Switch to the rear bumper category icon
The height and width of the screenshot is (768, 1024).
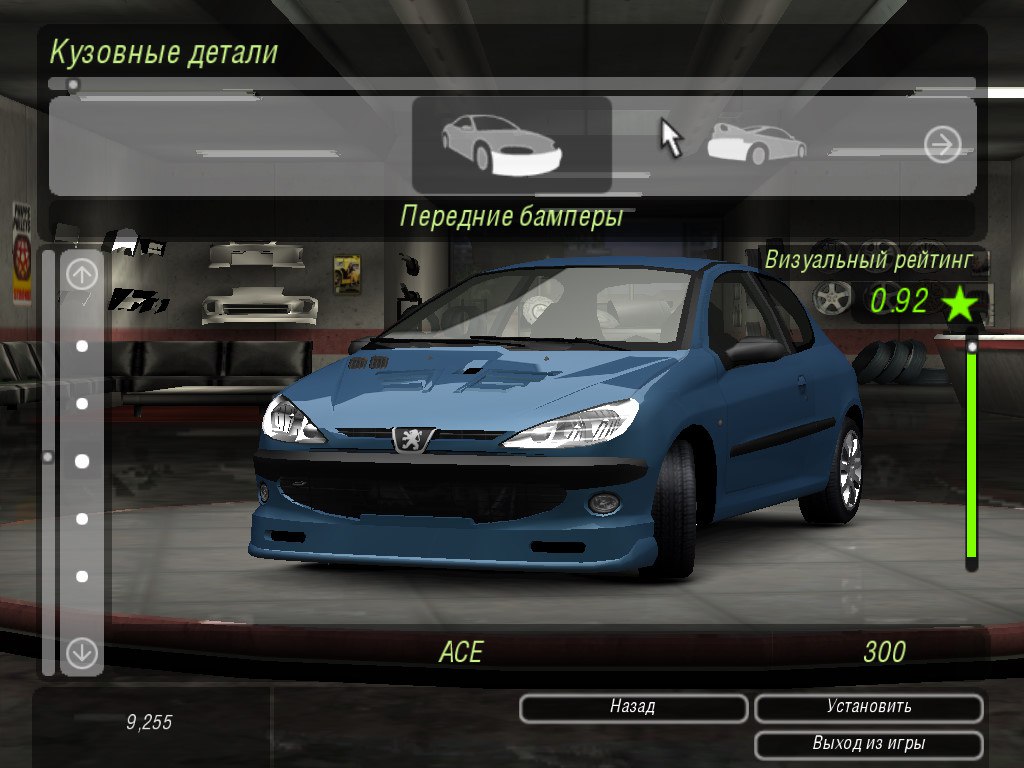point(755,144)
